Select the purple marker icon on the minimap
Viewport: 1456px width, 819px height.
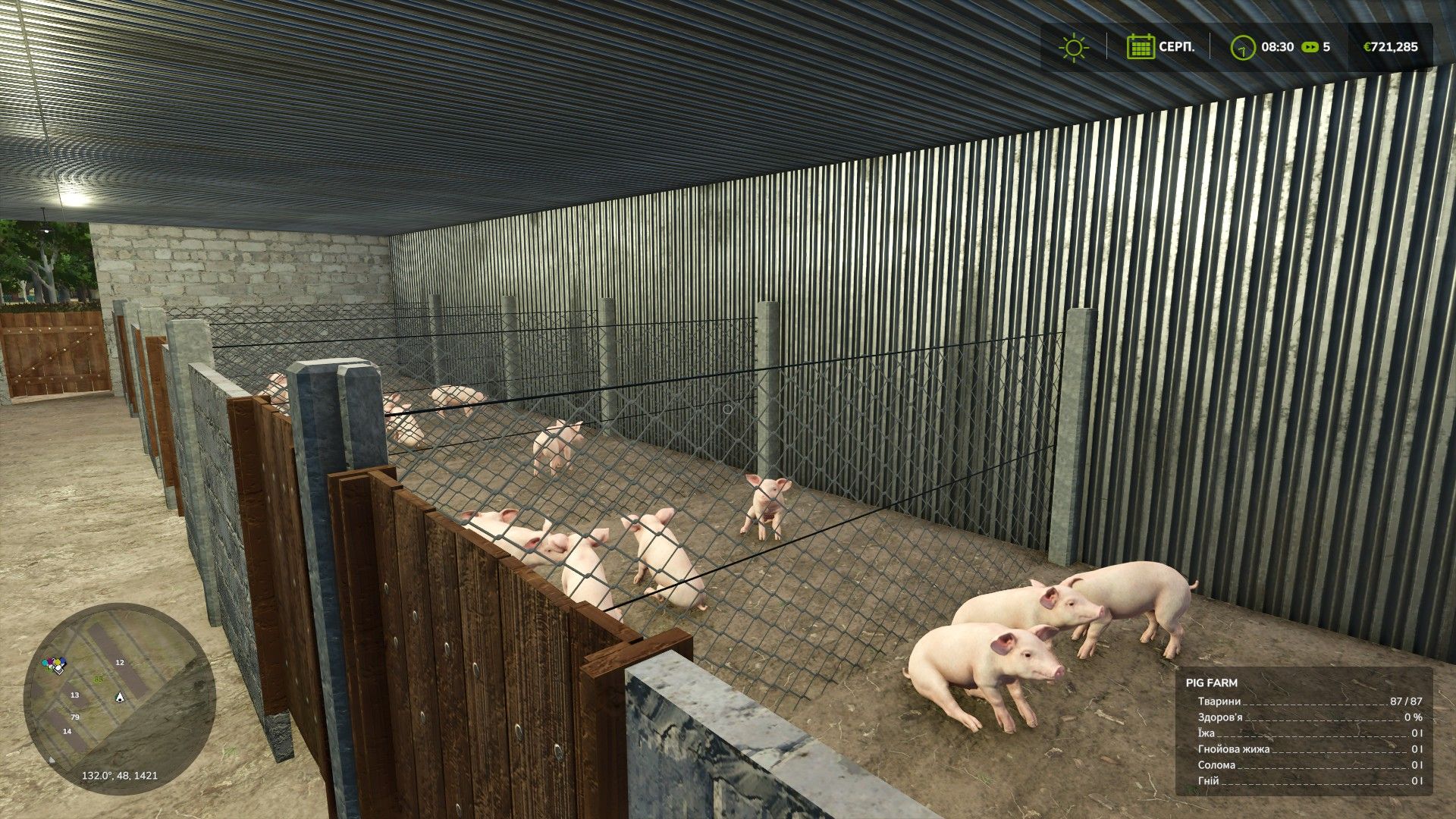coord(50,660)
